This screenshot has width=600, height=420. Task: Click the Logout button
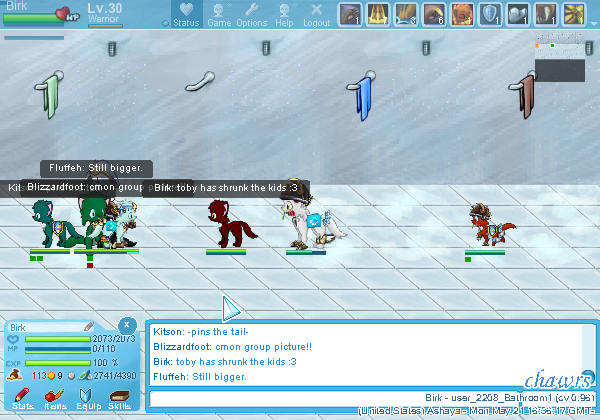(x=316, y=15)
